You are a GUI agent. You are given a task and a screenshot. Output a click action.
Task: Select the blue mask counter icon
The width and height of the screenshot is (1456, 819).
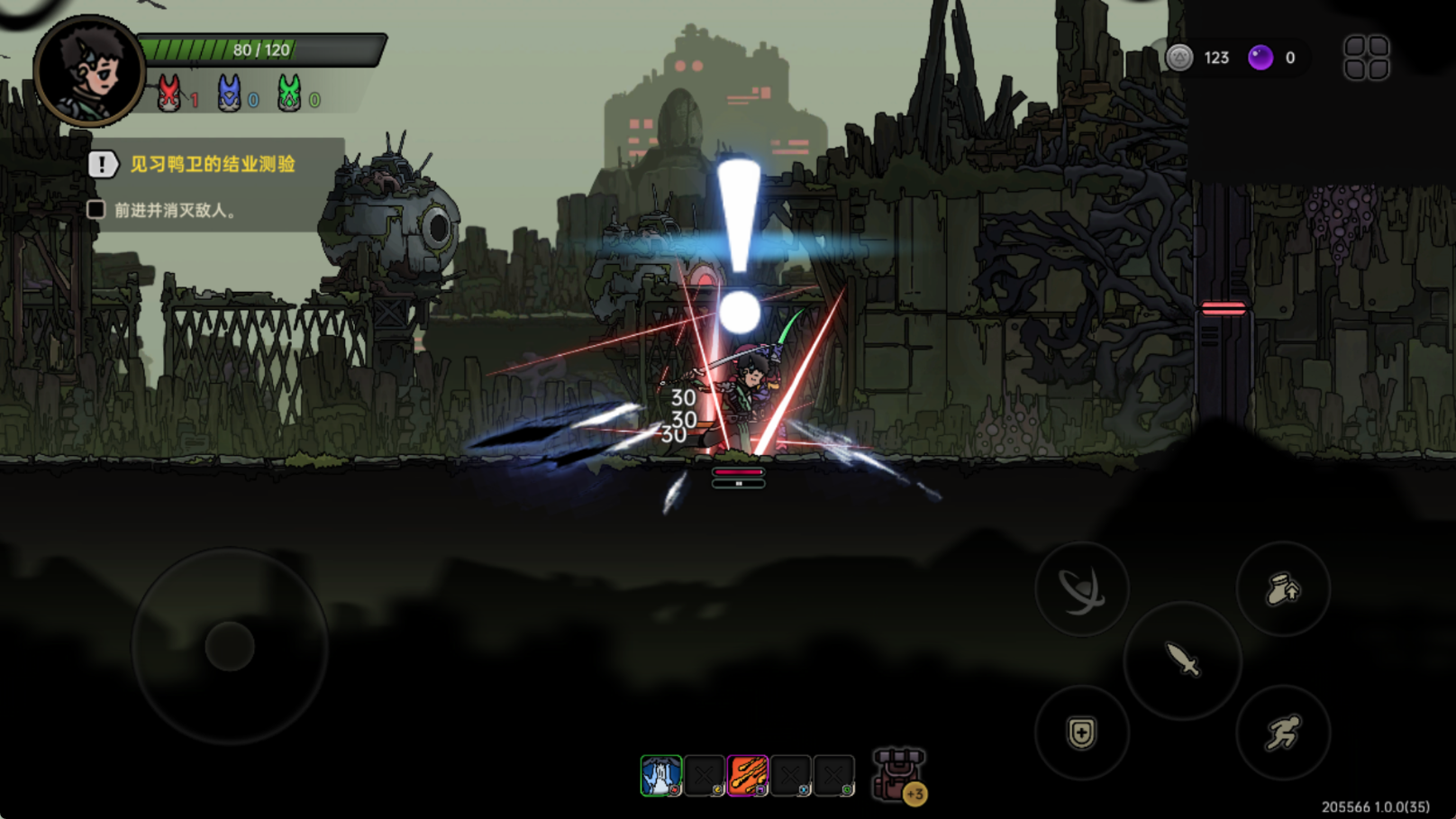[229, 94]
